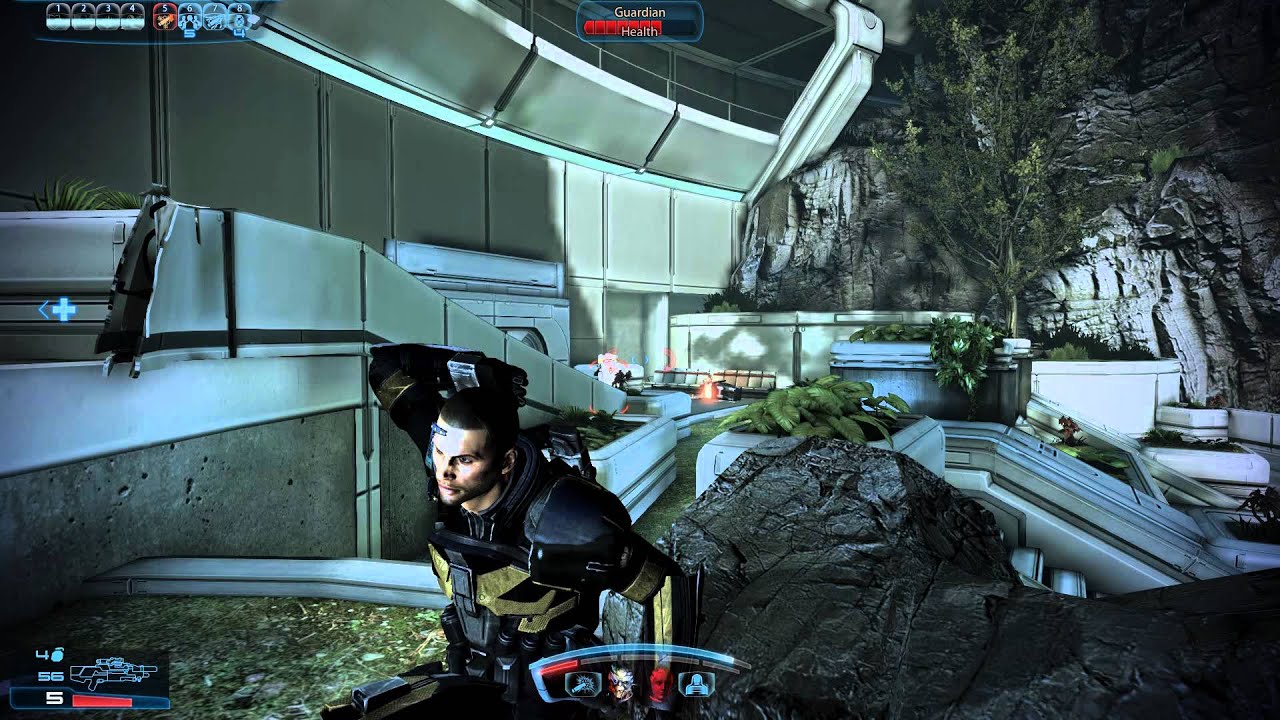Use the missile-shaped power in slot 7
This screenshot has width=1280, height=720.
coord(214,17)
